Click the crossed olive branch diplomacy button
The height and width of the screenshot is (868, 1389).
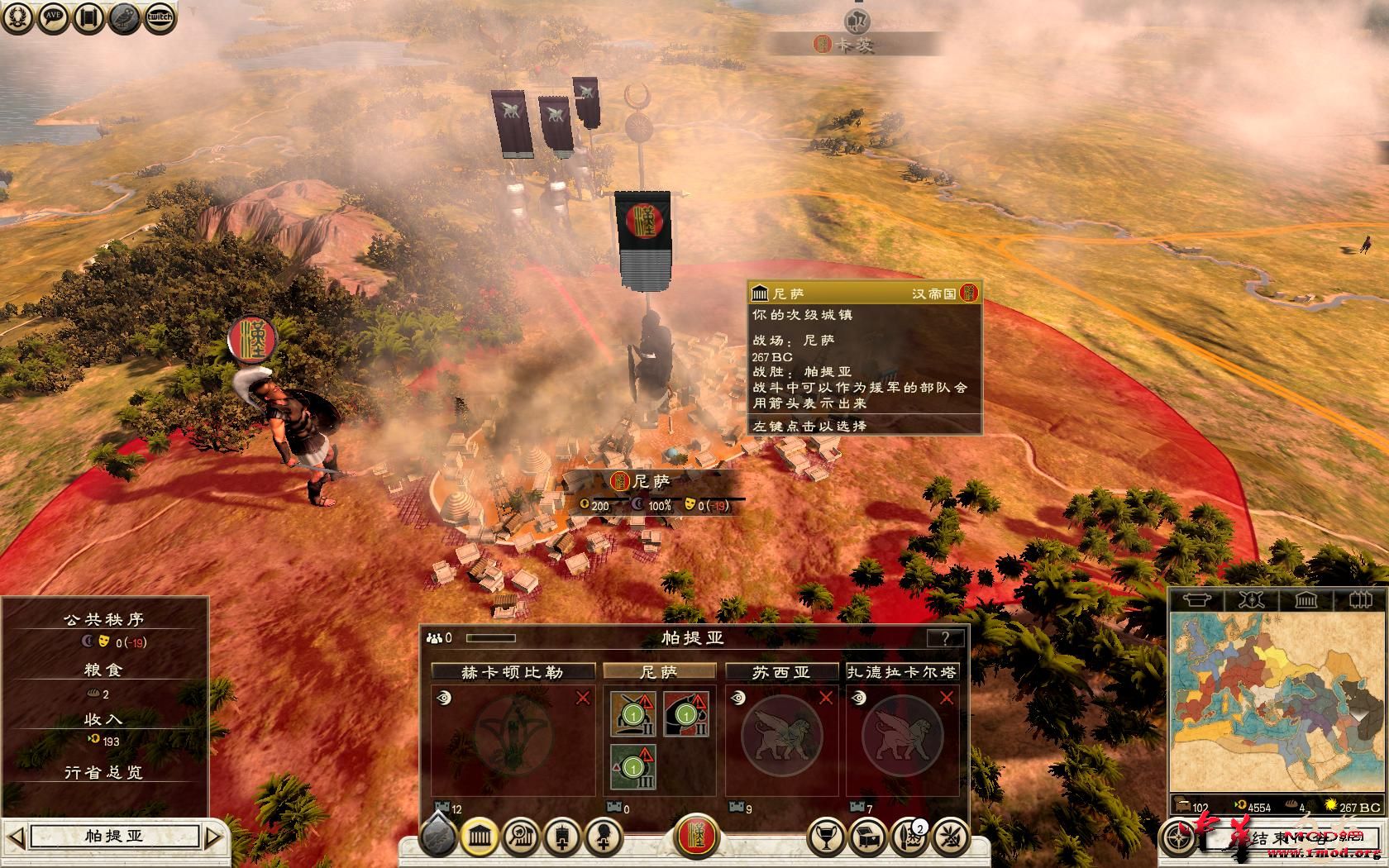pyautogui.click(x=952, y=838)
